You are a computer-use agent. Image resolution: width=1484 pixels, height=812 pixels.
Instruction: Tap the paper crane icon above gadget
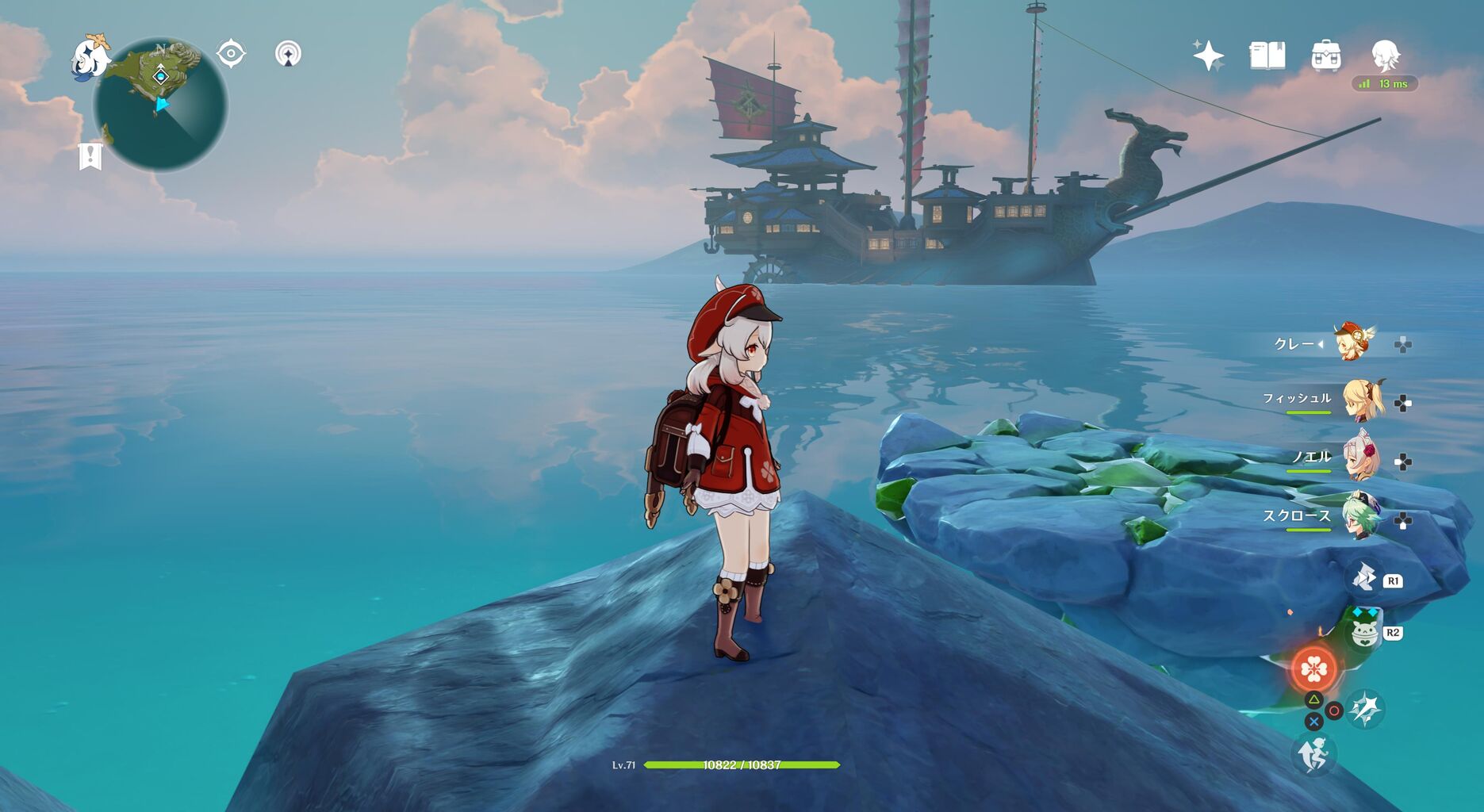pyautogui.click(x=1364, y=579)
